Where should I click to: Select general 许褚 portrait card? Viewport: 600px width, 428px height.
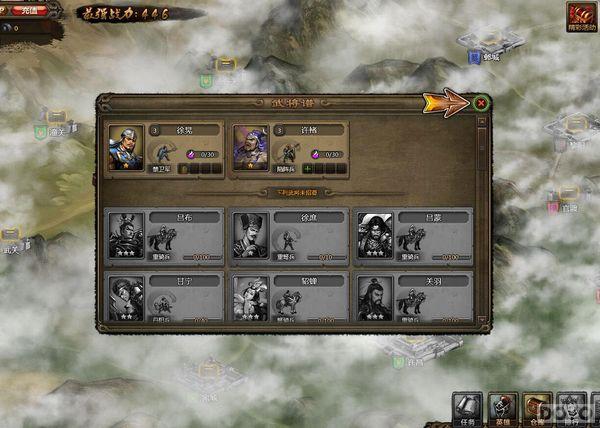coord(250,148)
